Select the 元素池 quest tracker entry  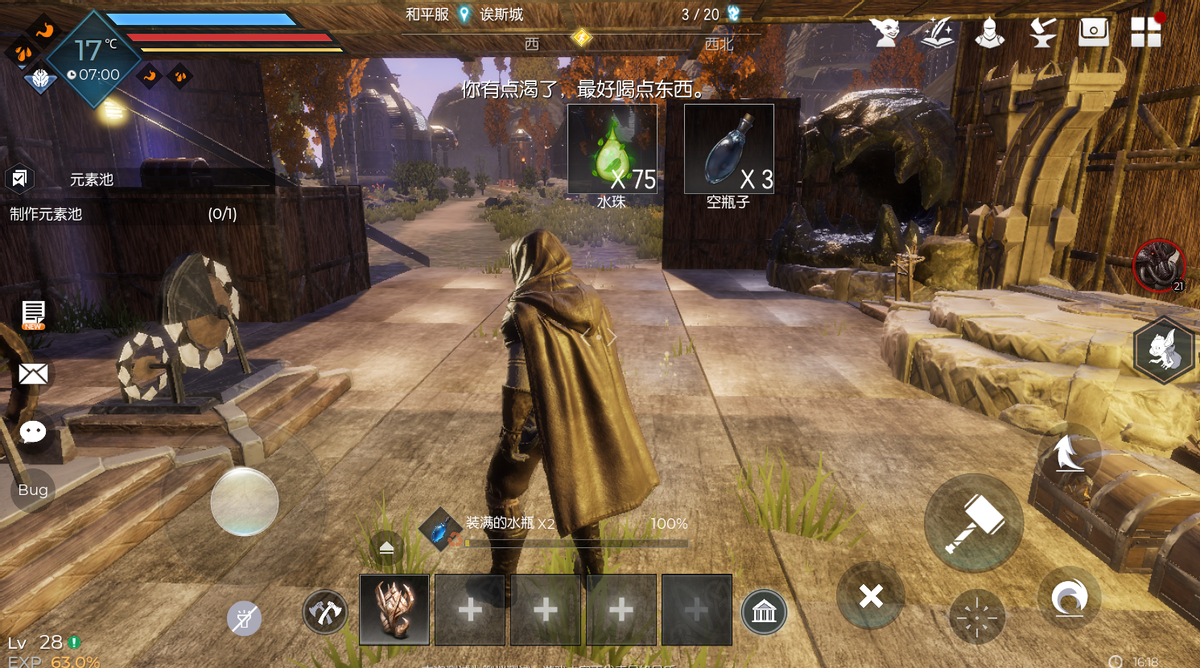tap(90, 181)
